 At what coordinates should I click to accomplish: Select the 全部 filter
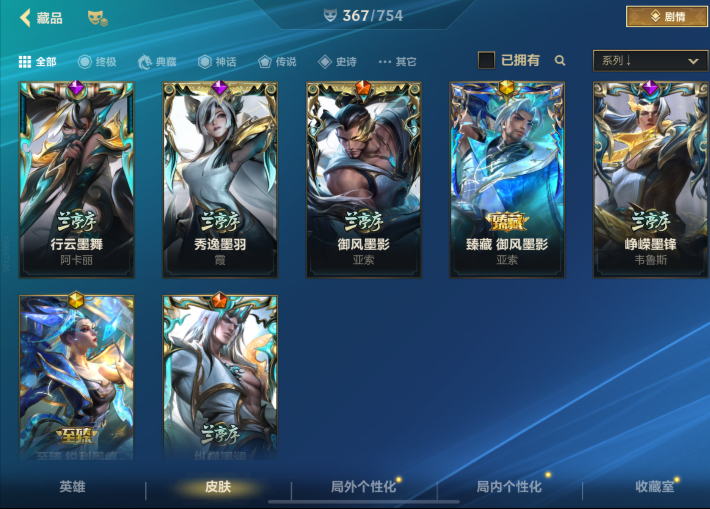[38, 61]
